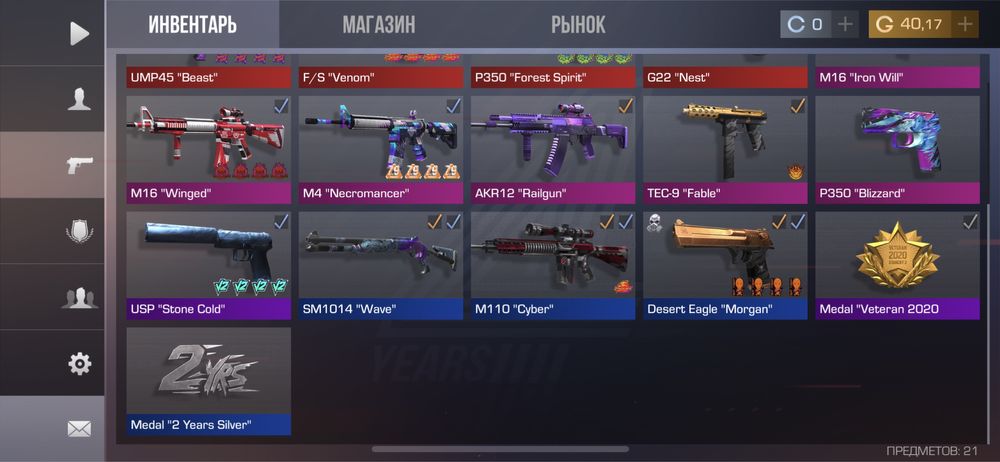Click the play arrow in the sidebar
Viewport: 1000px width, 462px height.
pos(79,33)
